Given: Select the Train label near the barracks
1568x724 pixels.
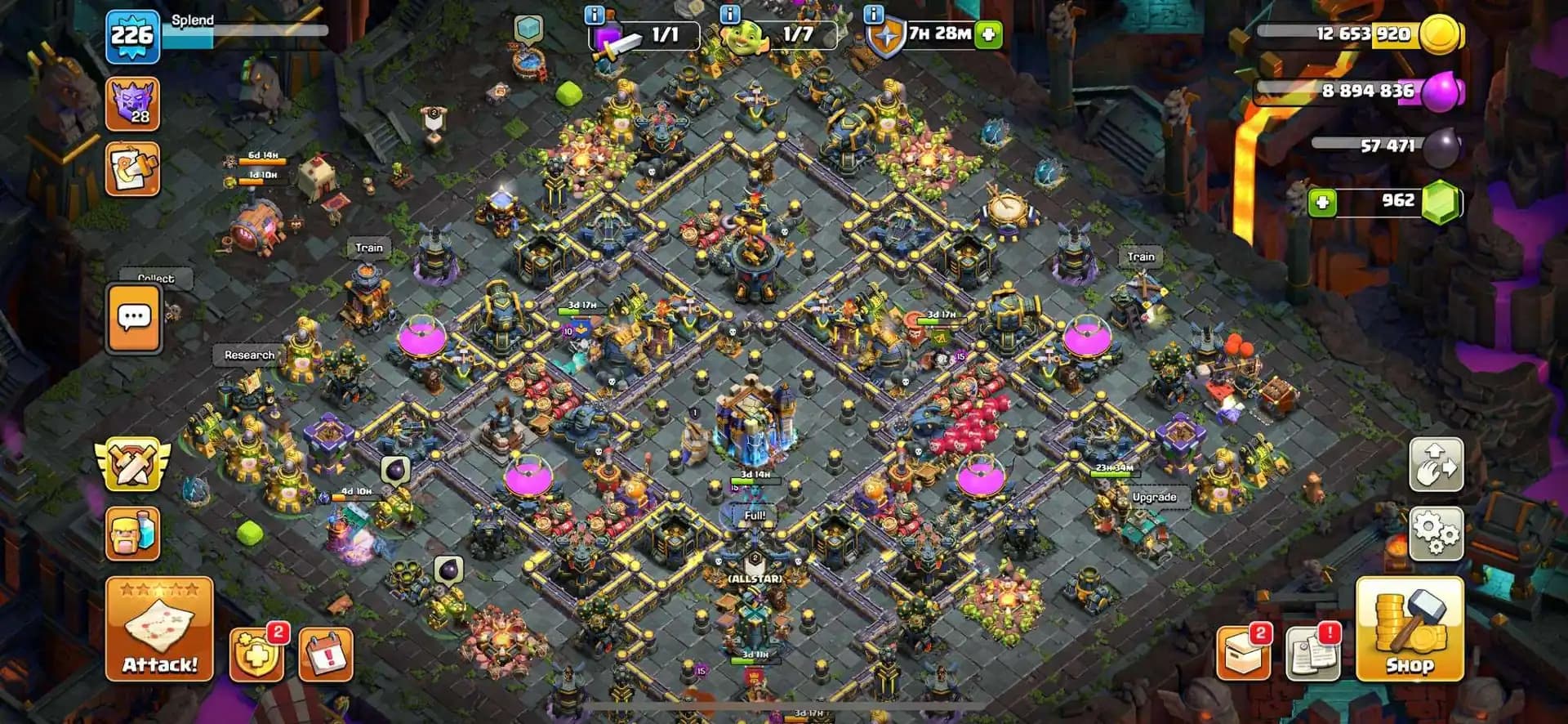Looking at the screenshot, I should (x=367, y=246).
